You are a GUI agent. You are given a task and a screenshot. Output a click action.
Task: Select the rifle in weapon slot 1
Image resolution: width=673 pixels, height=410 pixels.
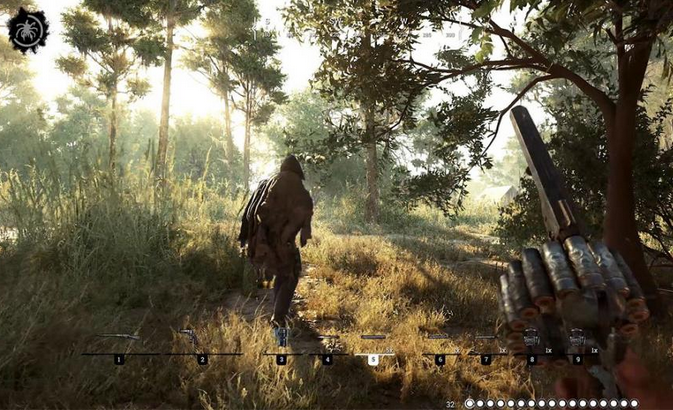click(x=119, y=338)
